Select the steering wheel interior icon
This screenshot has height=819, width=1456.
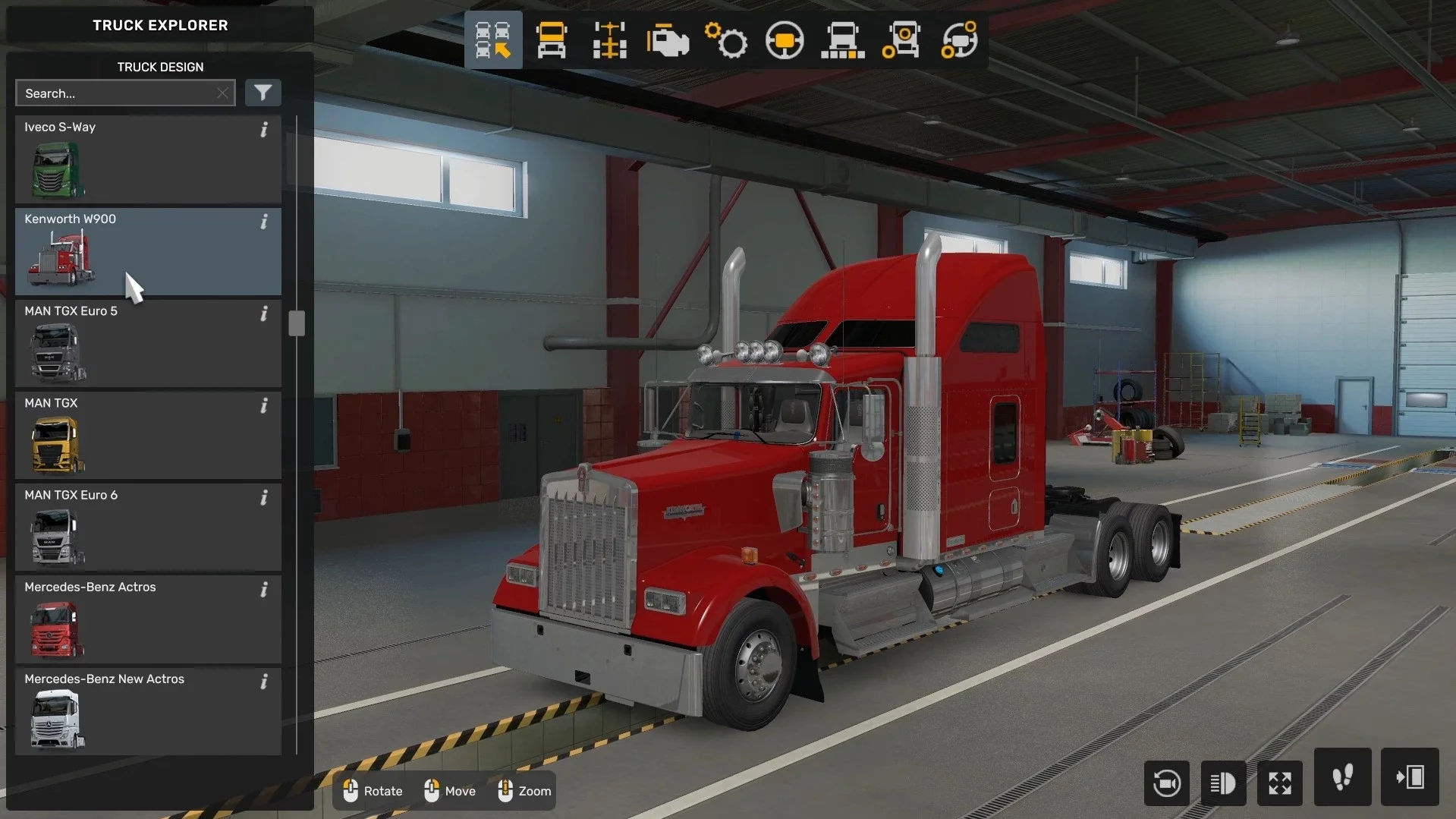[x=785, y=39]
